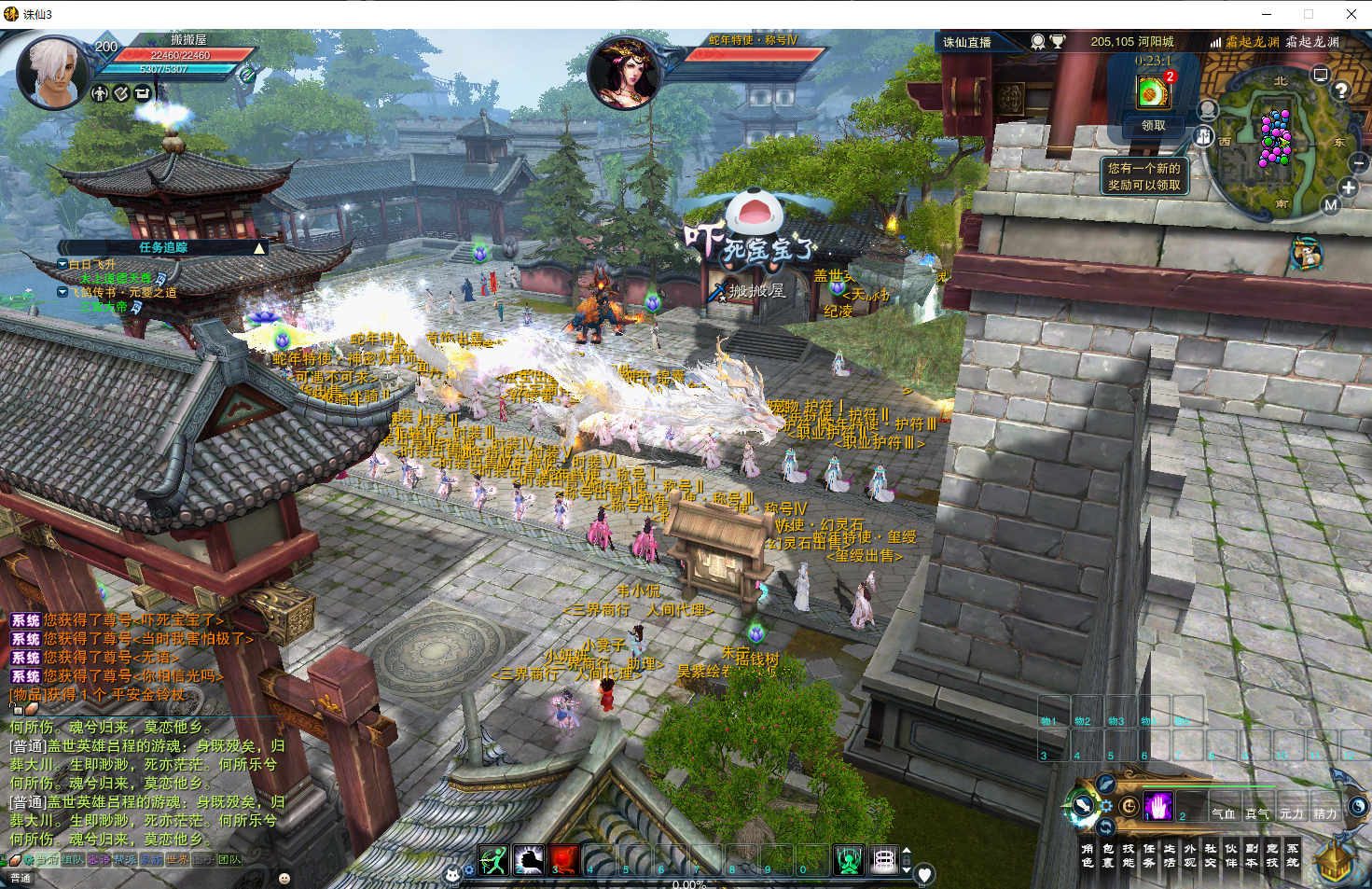Activate the purple hand skill in slot 1
Screen dimensions: 1372x889
point(1158,806)
